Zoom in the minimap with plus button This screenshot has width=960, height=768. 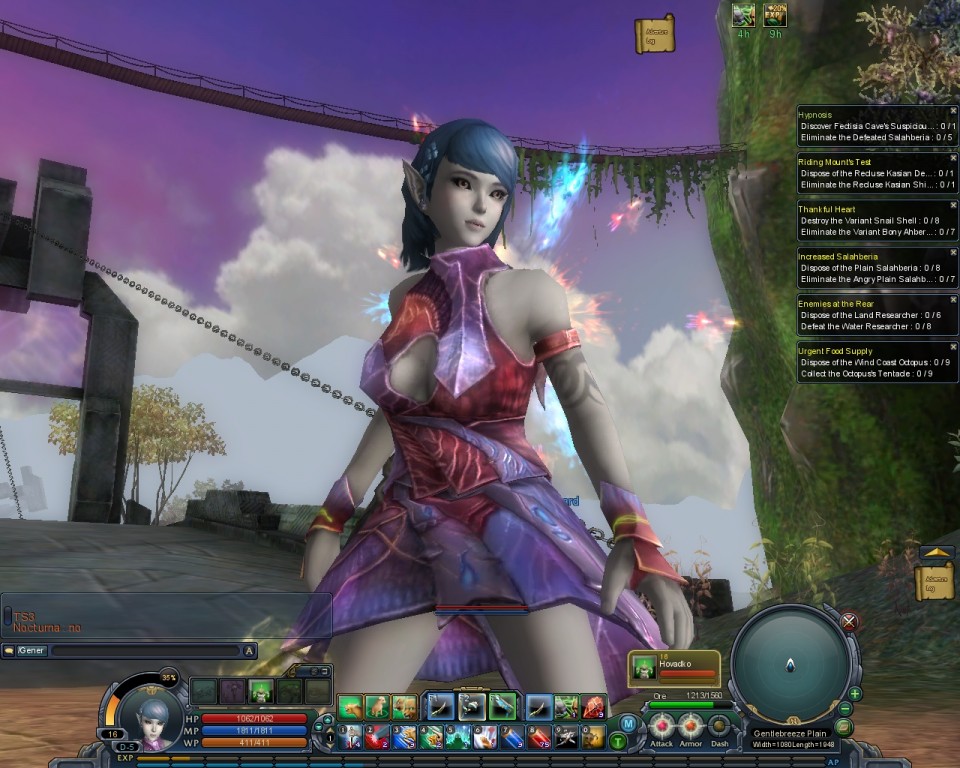coord(856,693)
